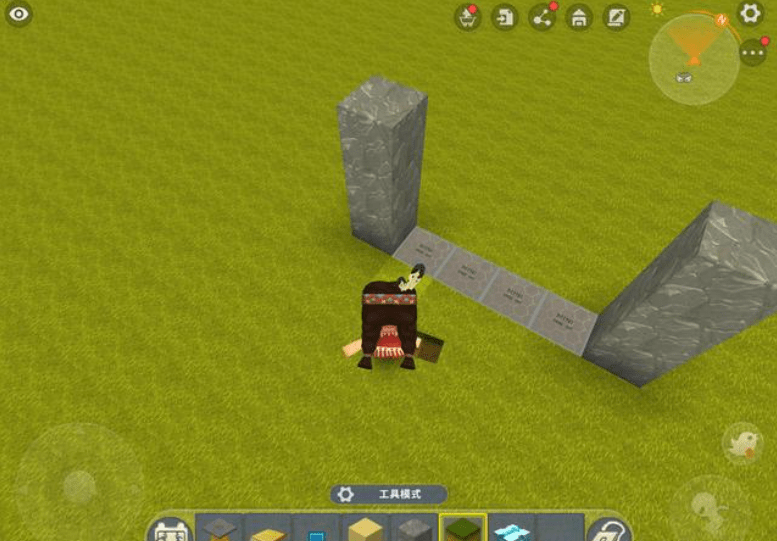Open the gear settings menu

(x=750, y=14)
